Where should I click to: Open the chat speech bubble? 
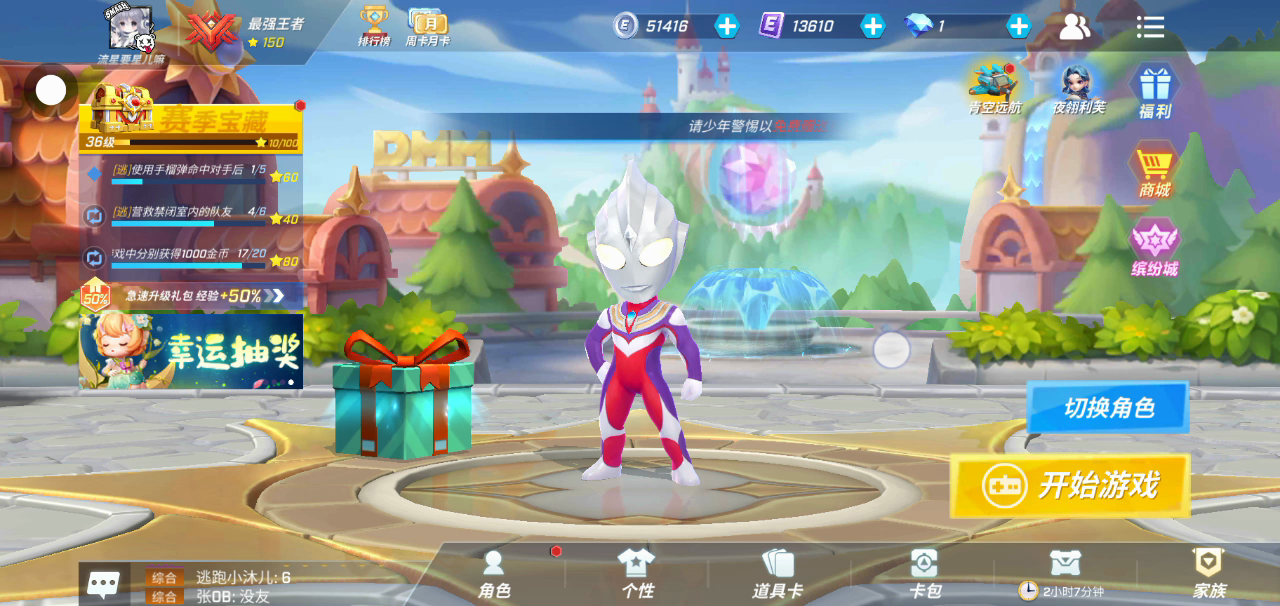click(104, 584)
